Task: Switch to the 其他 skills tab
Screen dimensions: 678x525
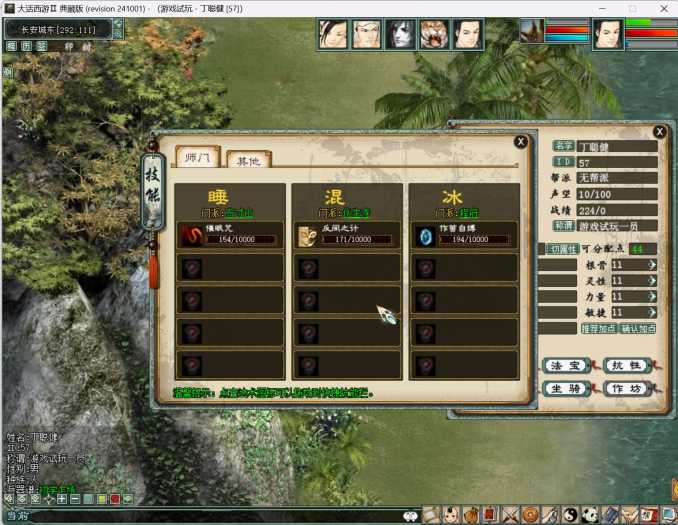Action: (243, 160)
